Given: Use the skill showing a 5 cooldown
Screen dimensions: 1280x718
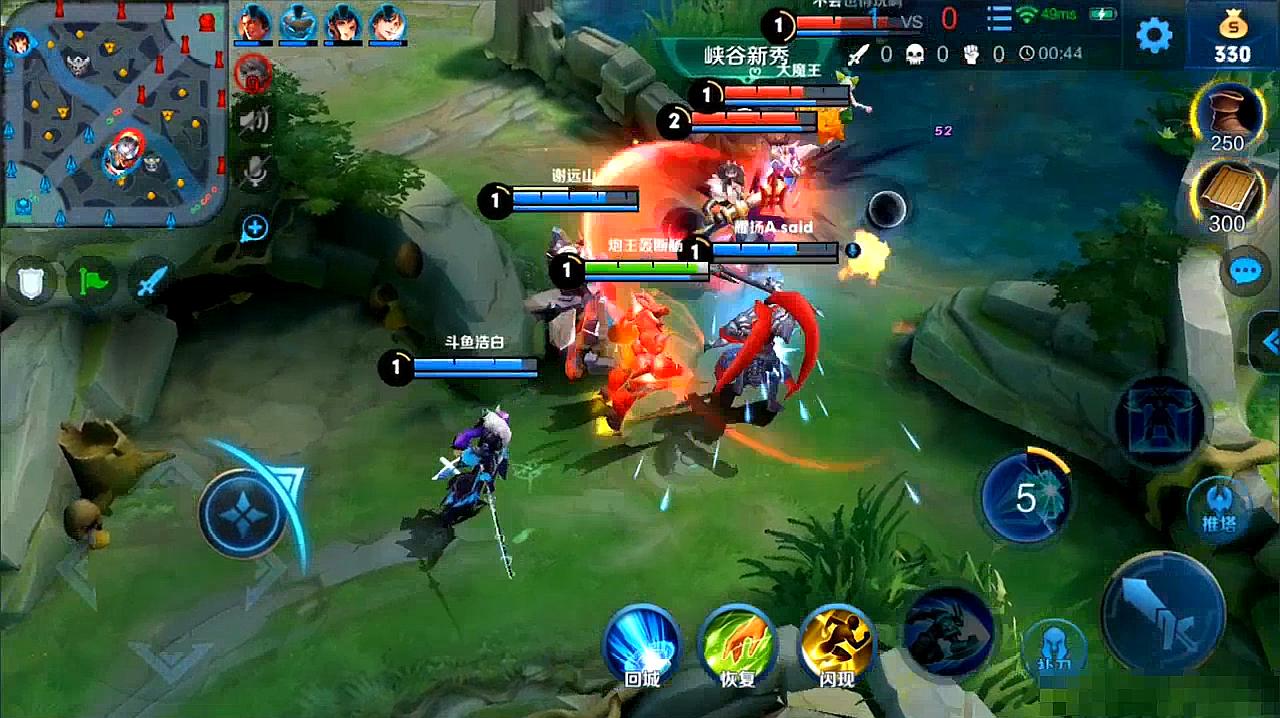Looking at the screenshot, I should (1026, 497).
